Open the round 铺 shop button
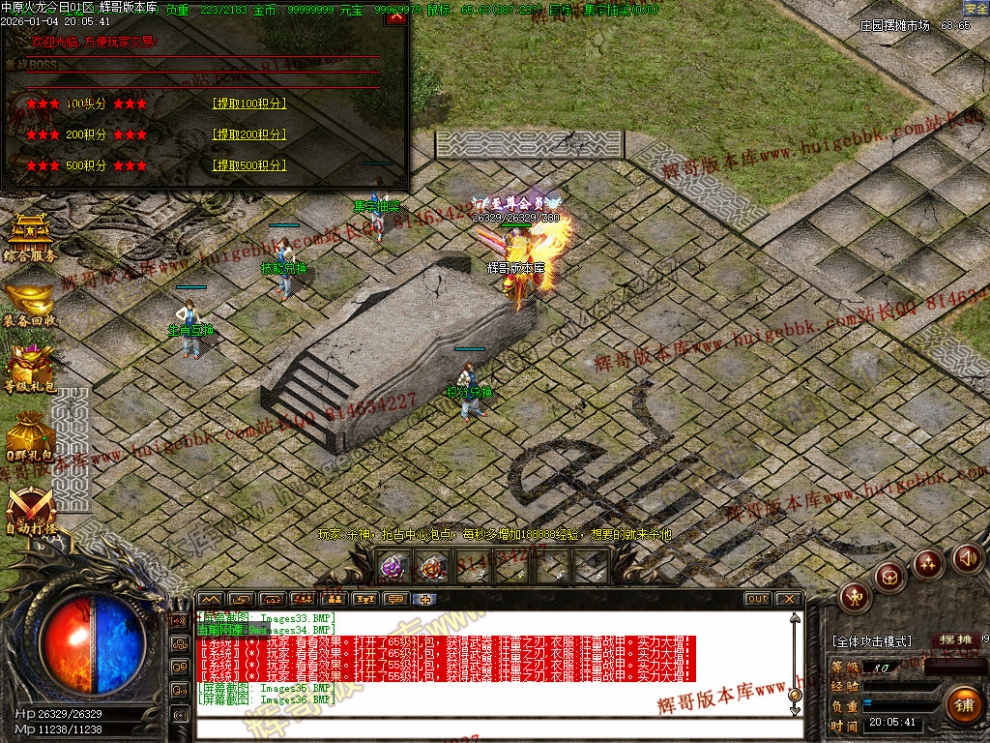Viewport: 990px width, 743px height. (965, 704)
